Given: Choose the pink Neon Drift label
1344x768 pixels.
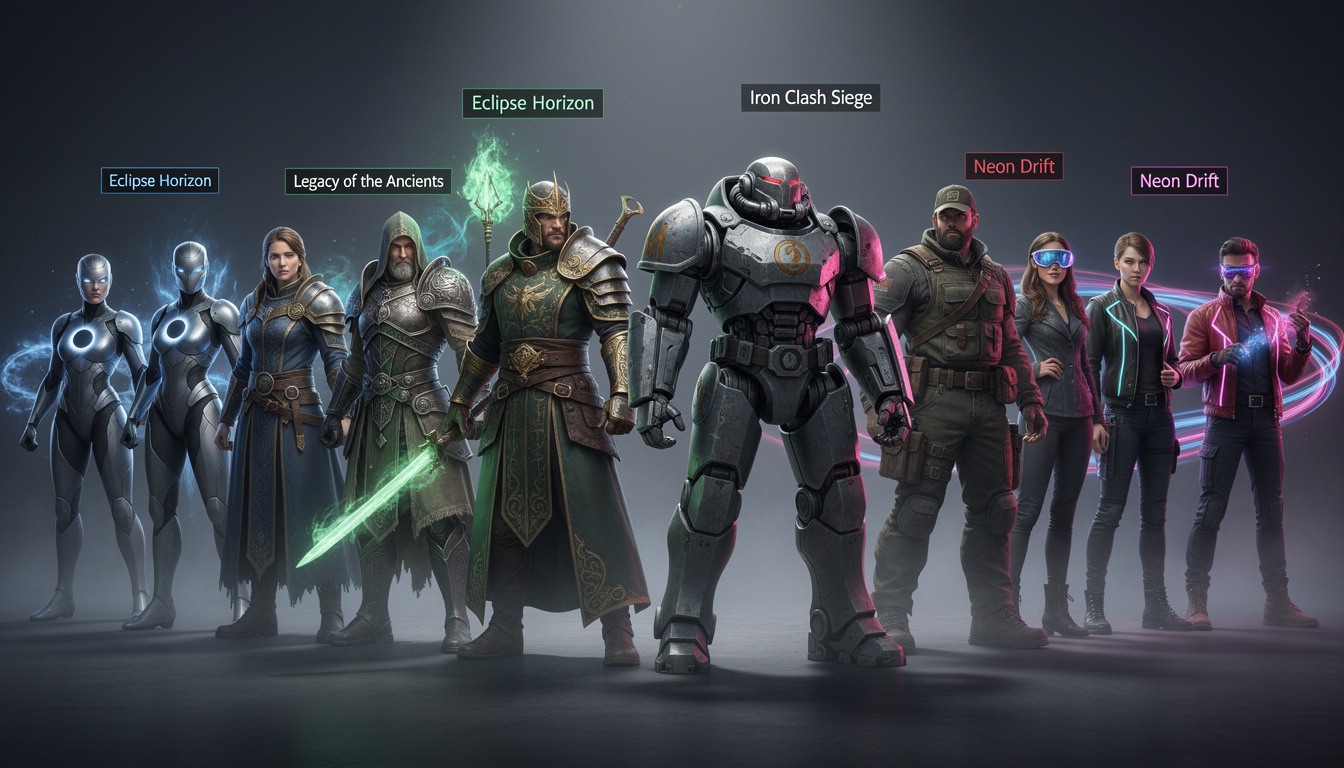Looking at the screenshot, I should pos(1180,181).
